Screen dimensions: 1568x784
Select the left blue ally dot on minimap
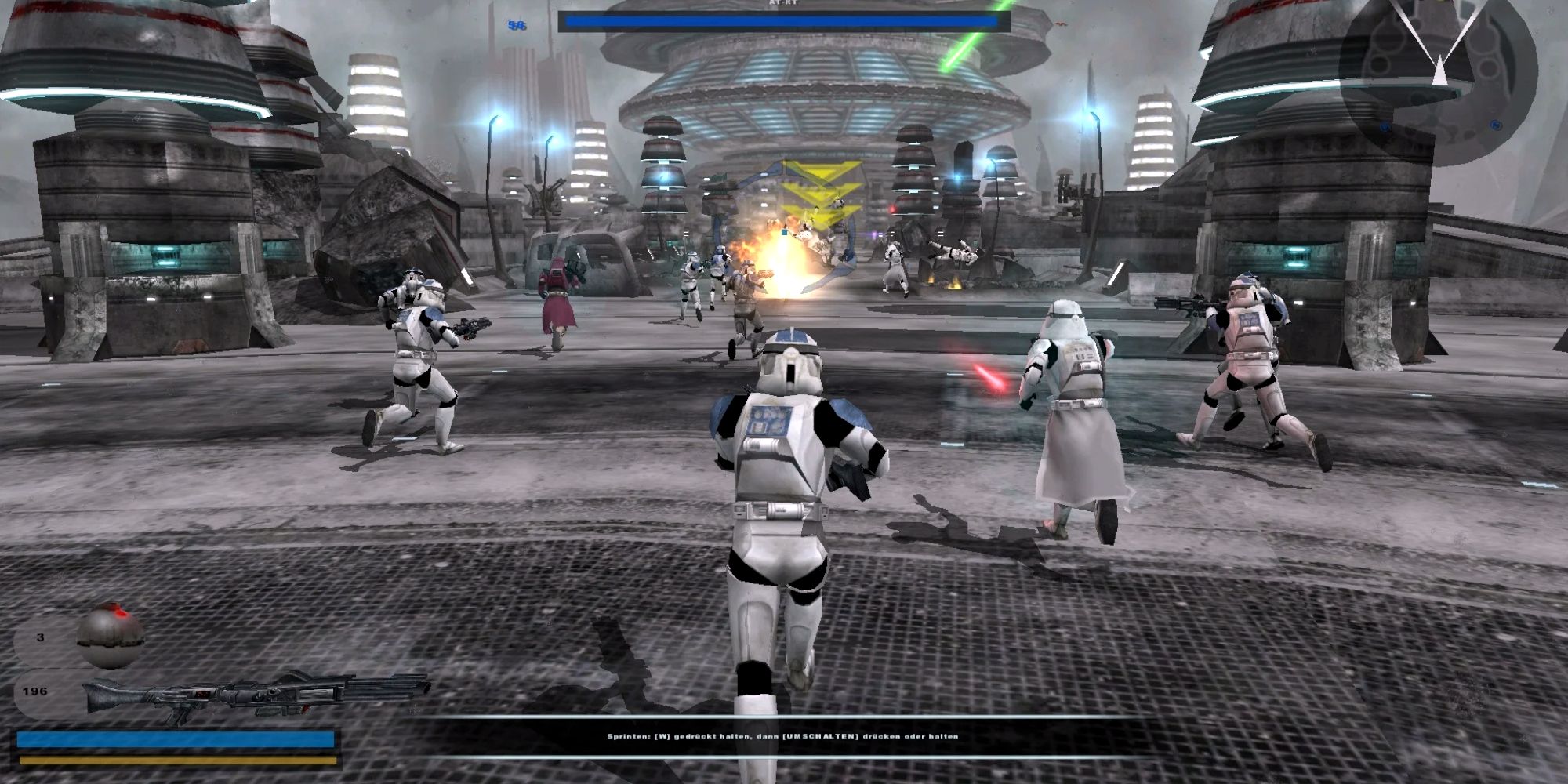click(x=1385, y=125)
